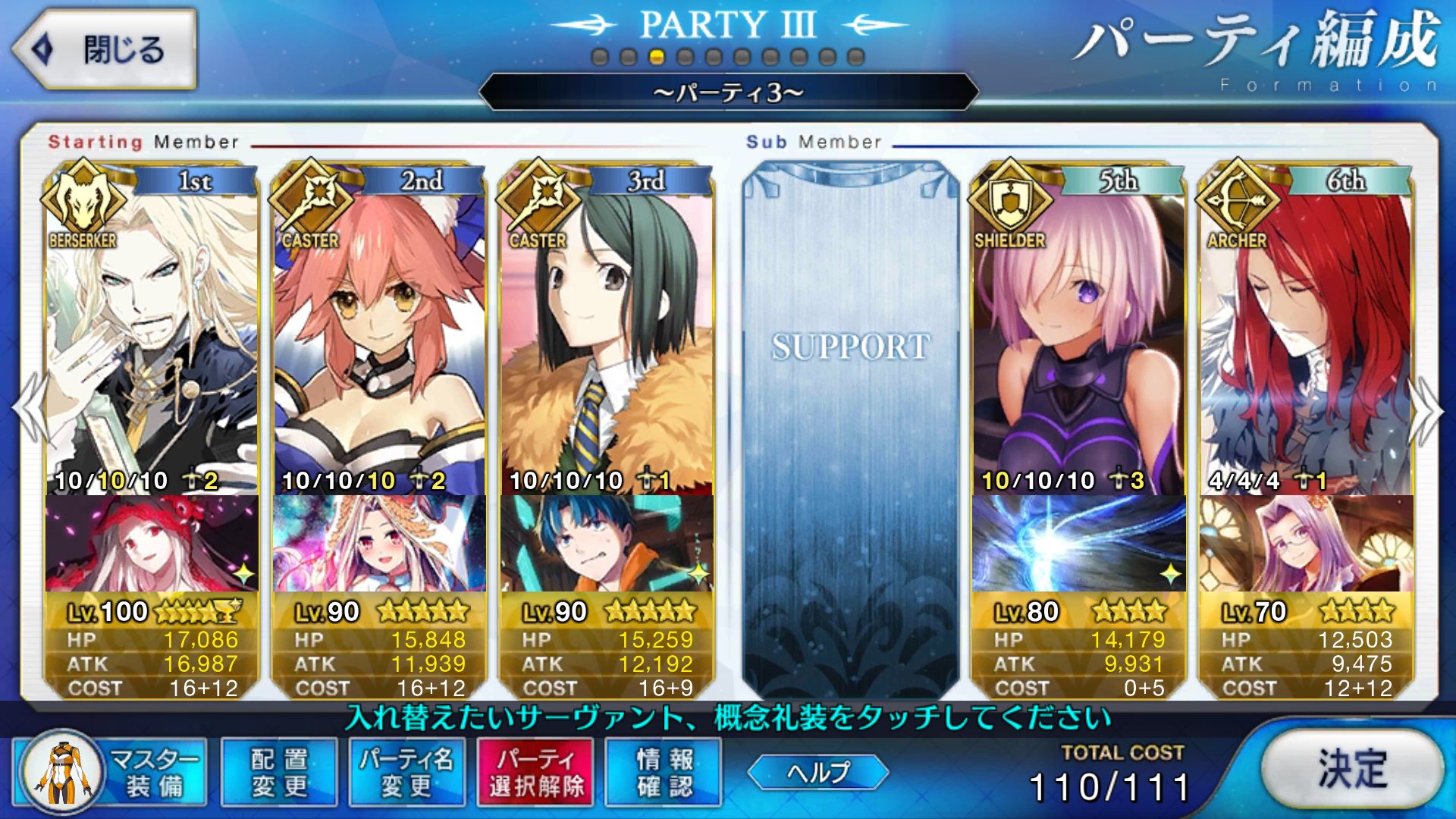This screenshot has height=819, width=1456.
Task: Show the ヘルプ help panel
Action: coord(817,772)
